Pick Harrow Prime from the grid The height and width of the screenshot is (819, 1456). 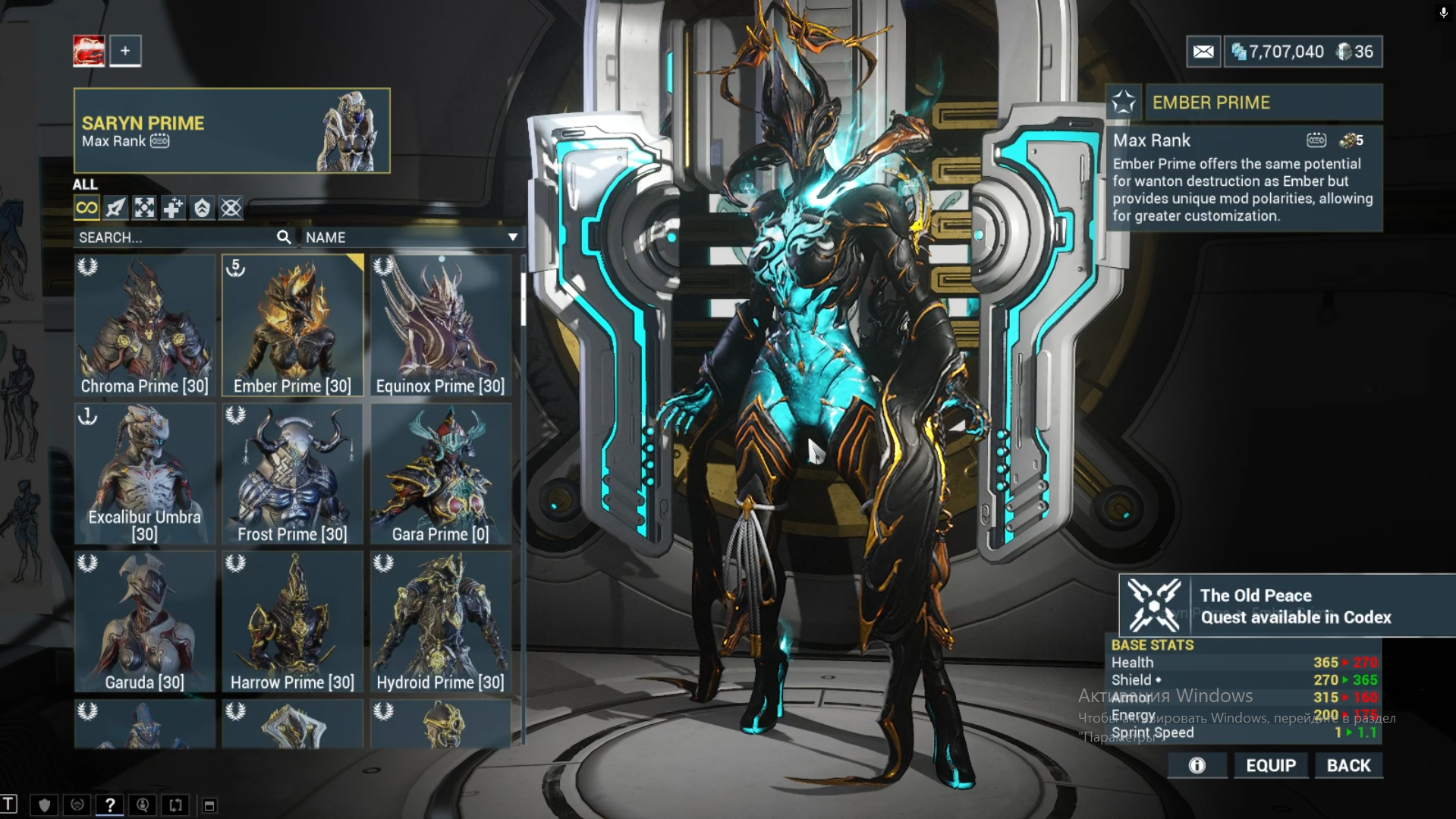click(292, 622)
